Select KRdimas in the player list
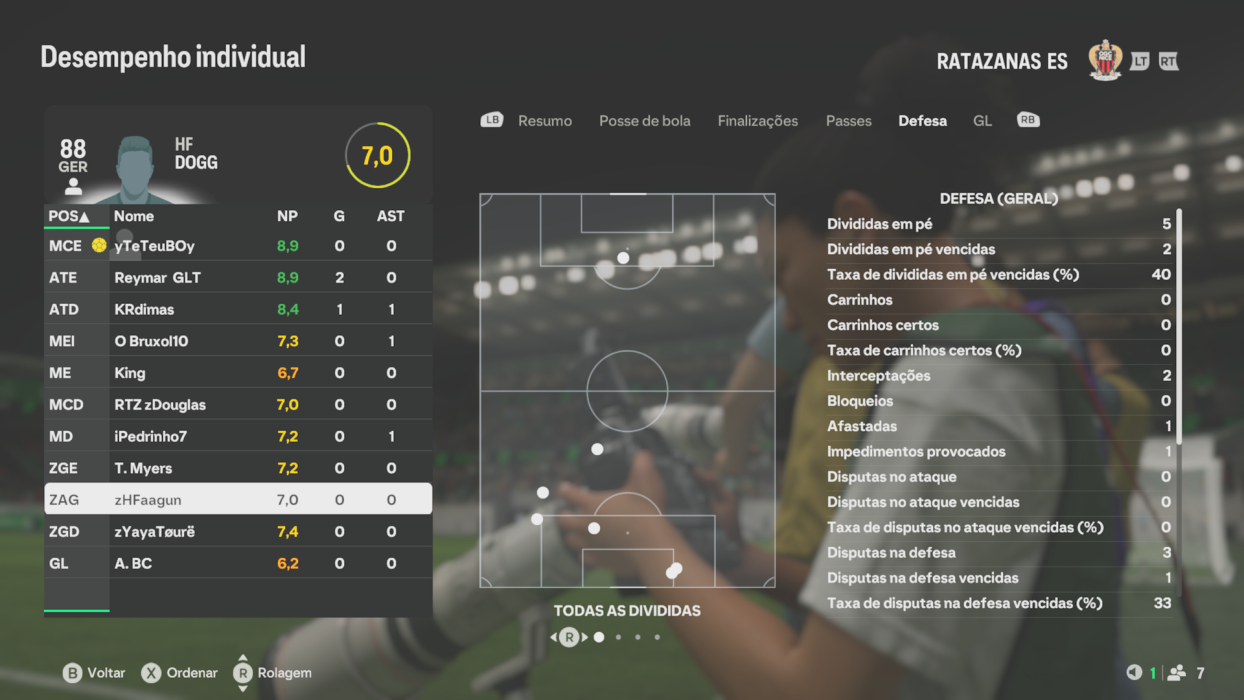 coord(238,310)
